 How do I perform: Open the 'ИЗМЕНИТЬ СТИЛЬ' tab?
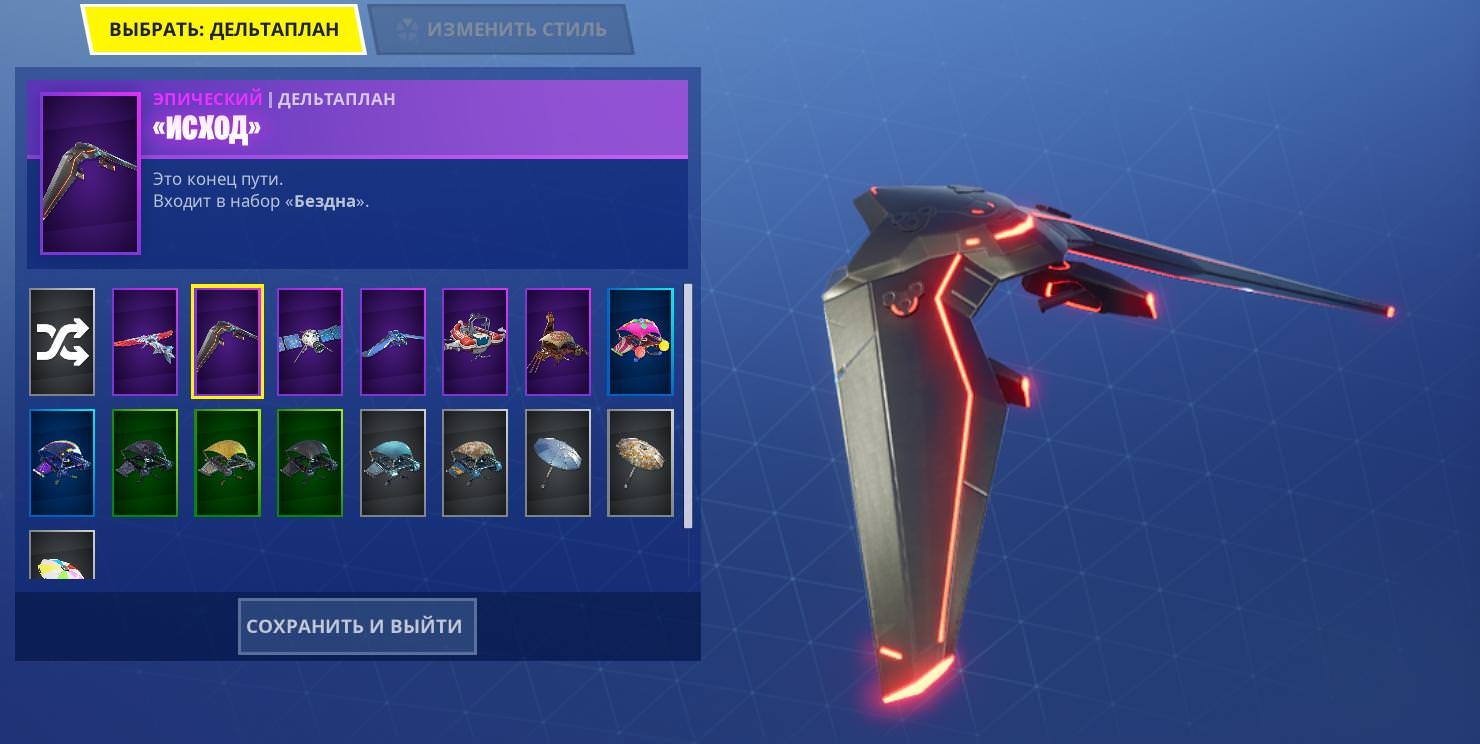[502, 29]
